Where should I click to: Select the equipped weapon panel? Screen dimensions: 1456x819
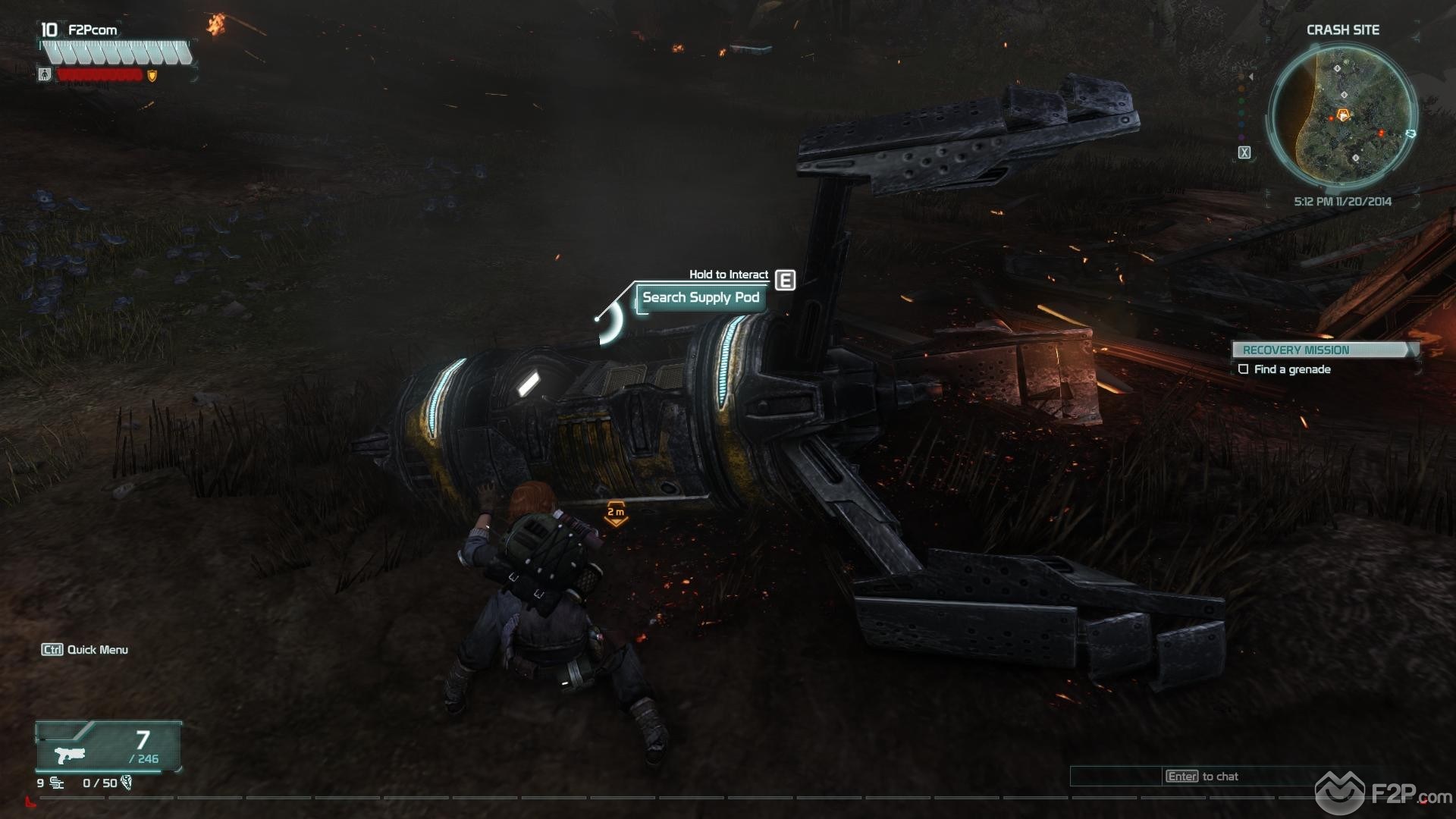pos(108,747)
